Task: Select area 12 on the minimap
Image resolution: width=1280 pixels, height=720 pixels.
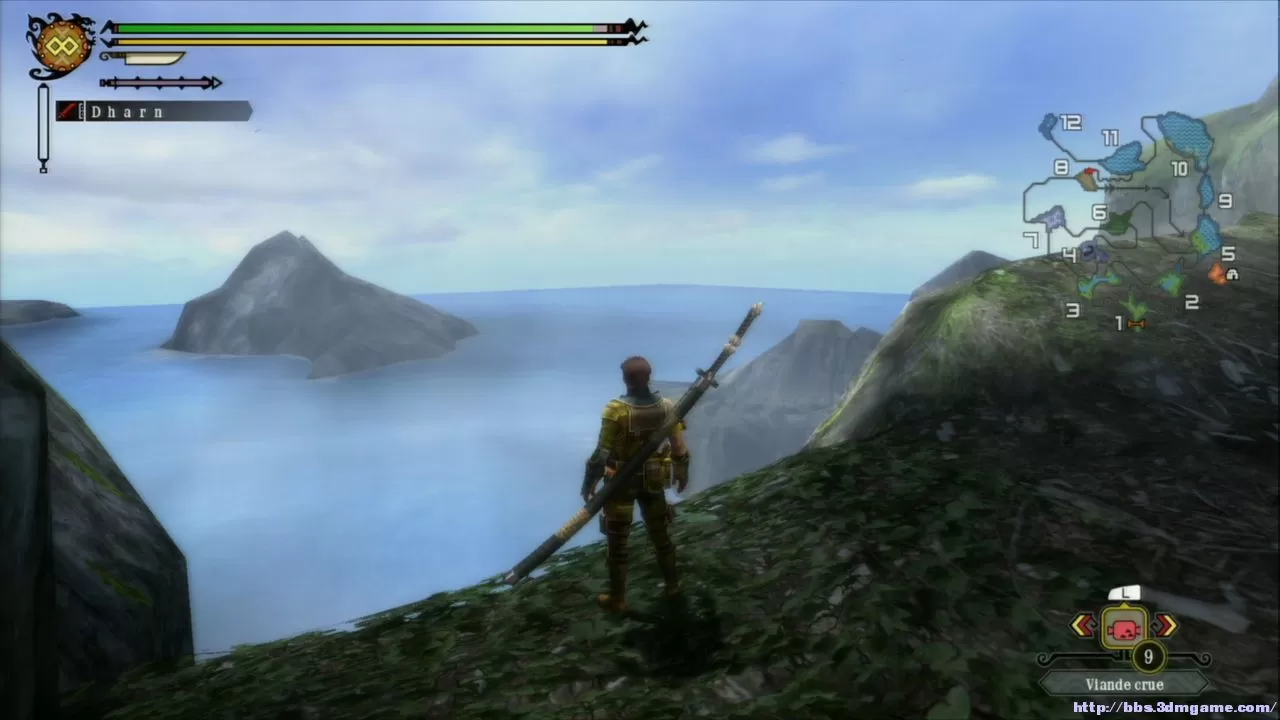Action: 1048,125
